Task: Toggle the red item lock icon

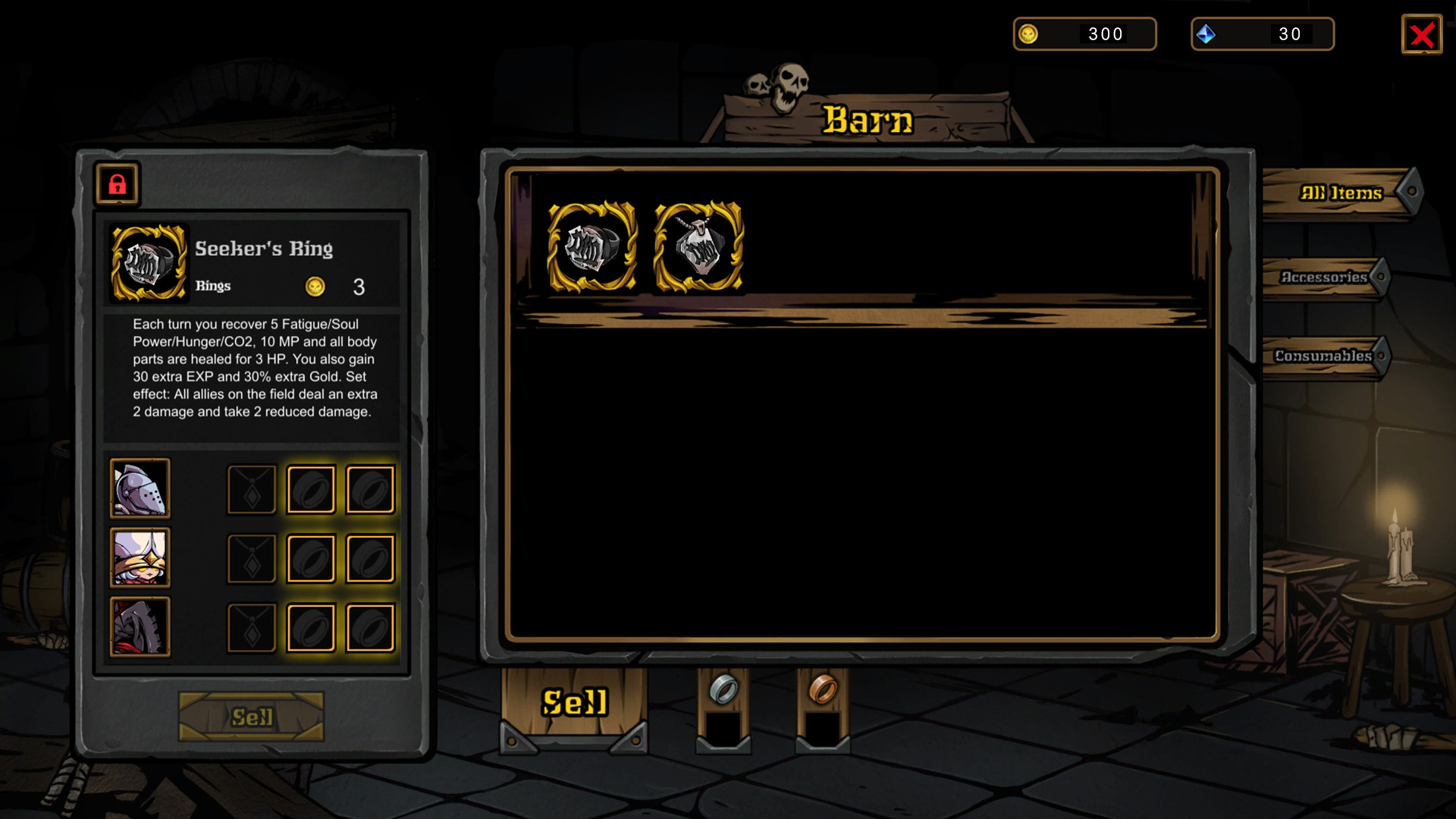Action: (x=118, y=184)
